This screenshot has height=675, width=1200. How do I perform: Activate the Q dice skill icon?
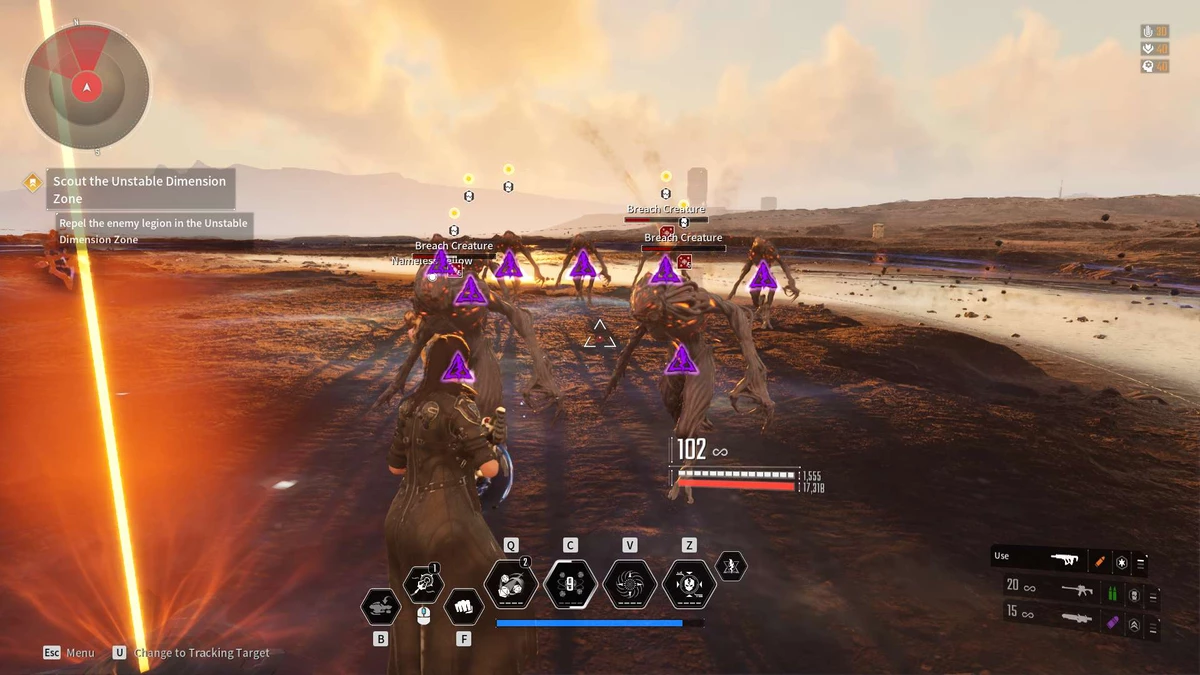[511, 584]
